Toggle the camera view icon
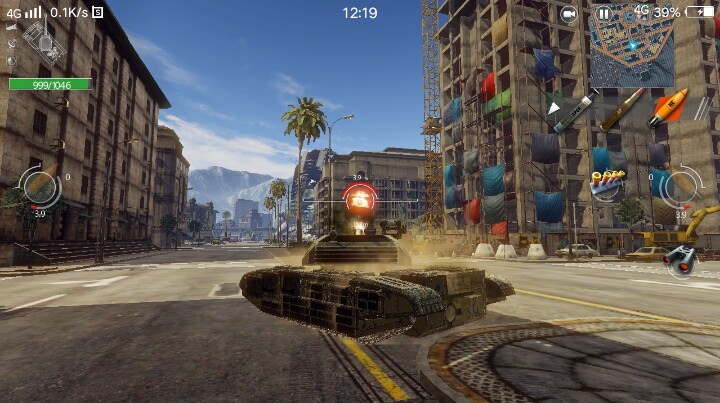This screenshot has height=403, width=720. (x=568, y=14)
